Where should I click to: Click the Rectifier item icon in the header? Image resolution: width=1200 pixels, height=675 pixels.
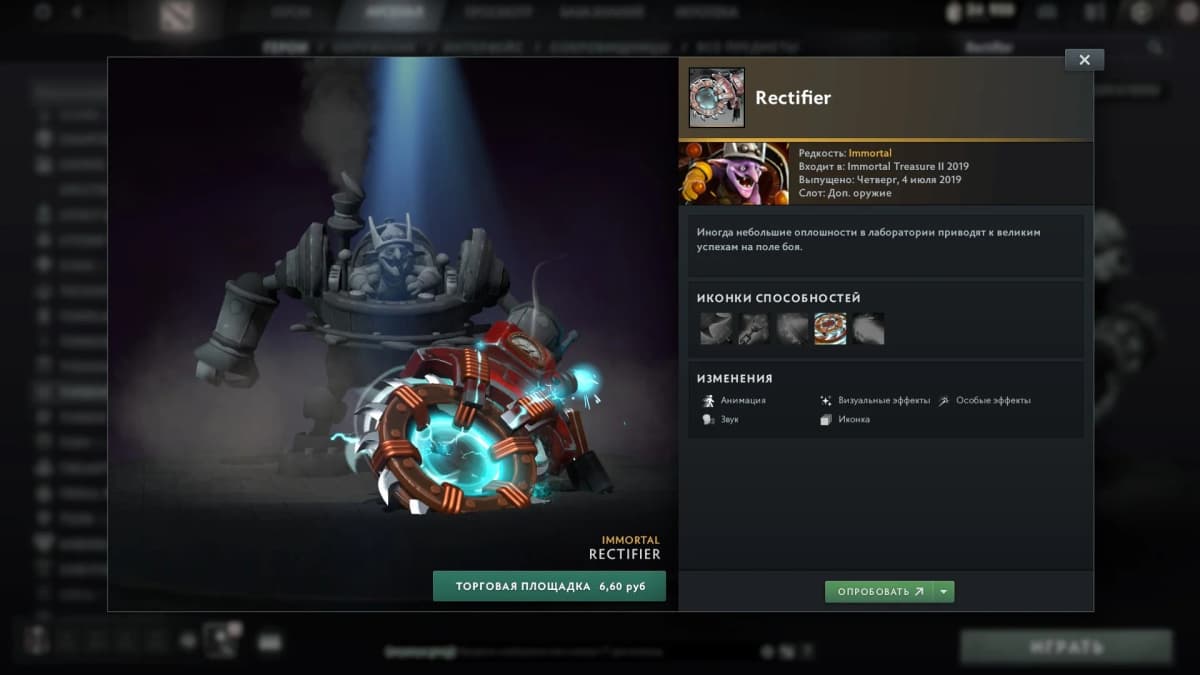(x=717, y=98)
